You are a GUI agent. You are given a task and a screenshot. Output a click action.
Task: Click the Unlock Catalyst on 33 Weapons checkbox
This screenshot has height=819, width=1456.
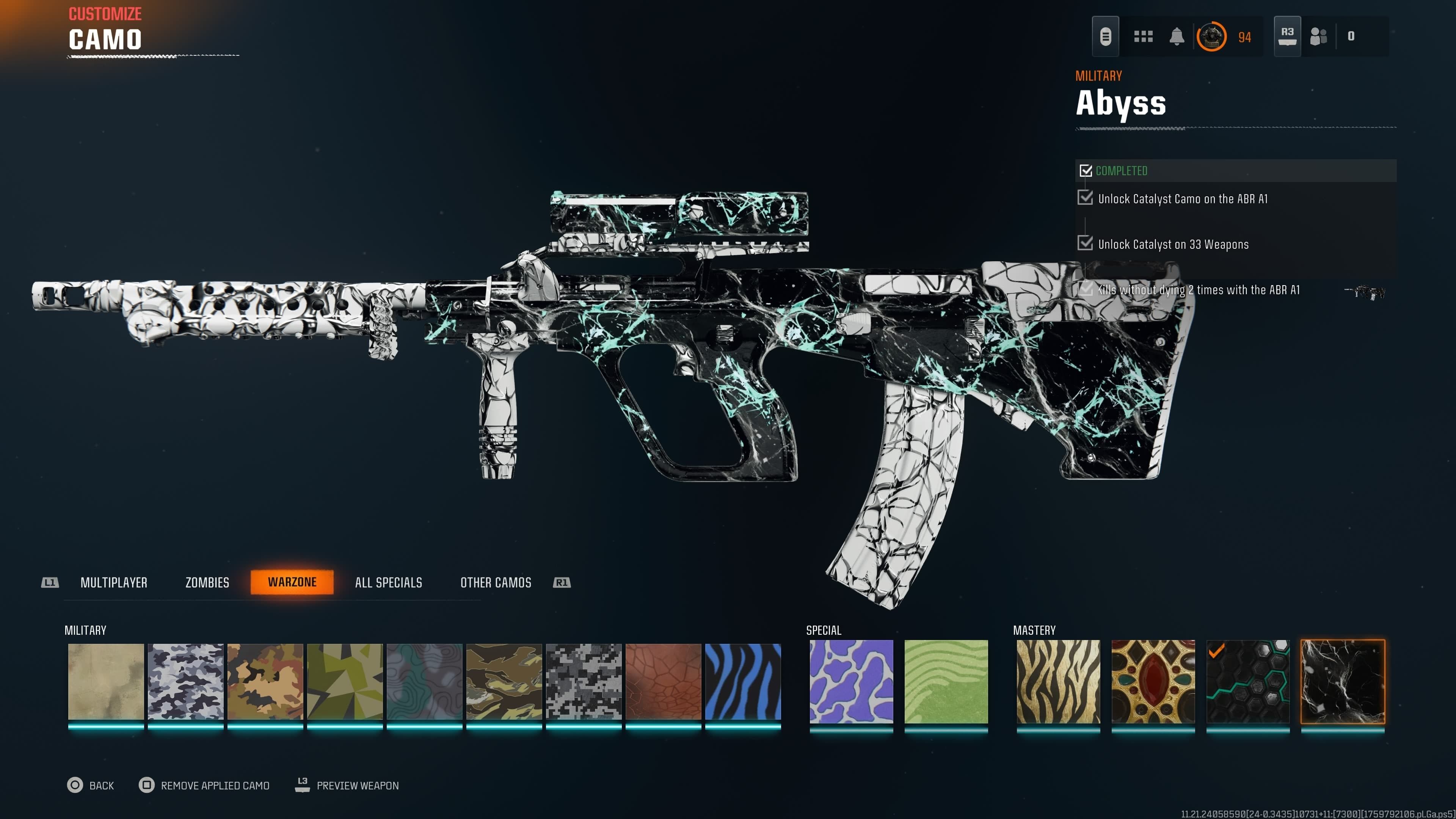coord(1086,243)
